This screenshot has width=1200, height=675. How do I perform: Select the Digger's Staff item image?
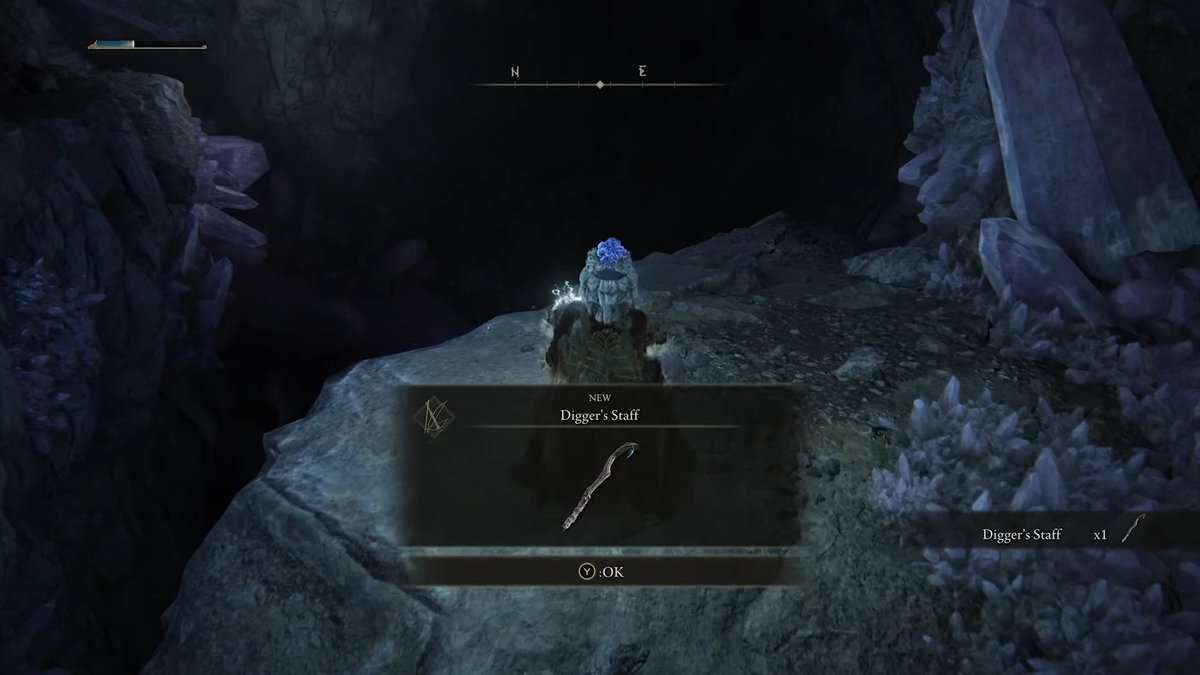(x=600, y=485)
